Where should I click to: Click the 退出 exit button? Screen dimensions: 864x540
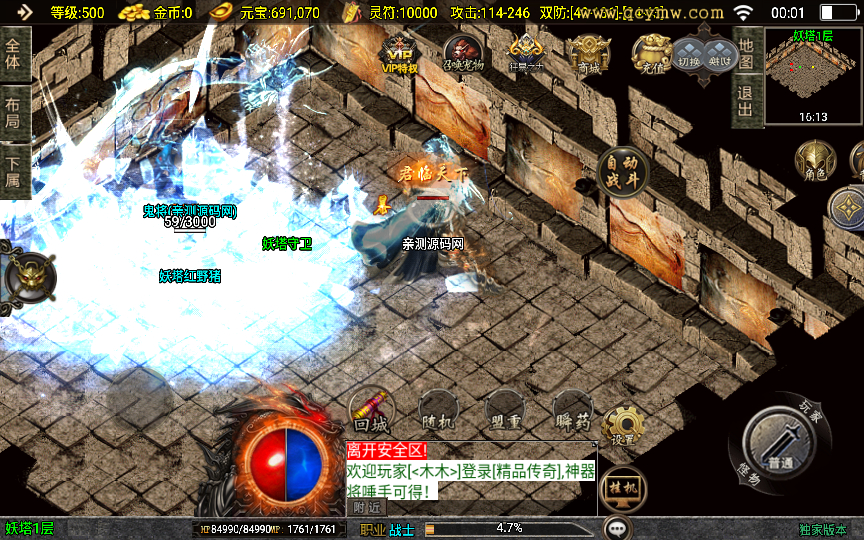[746, 100]
